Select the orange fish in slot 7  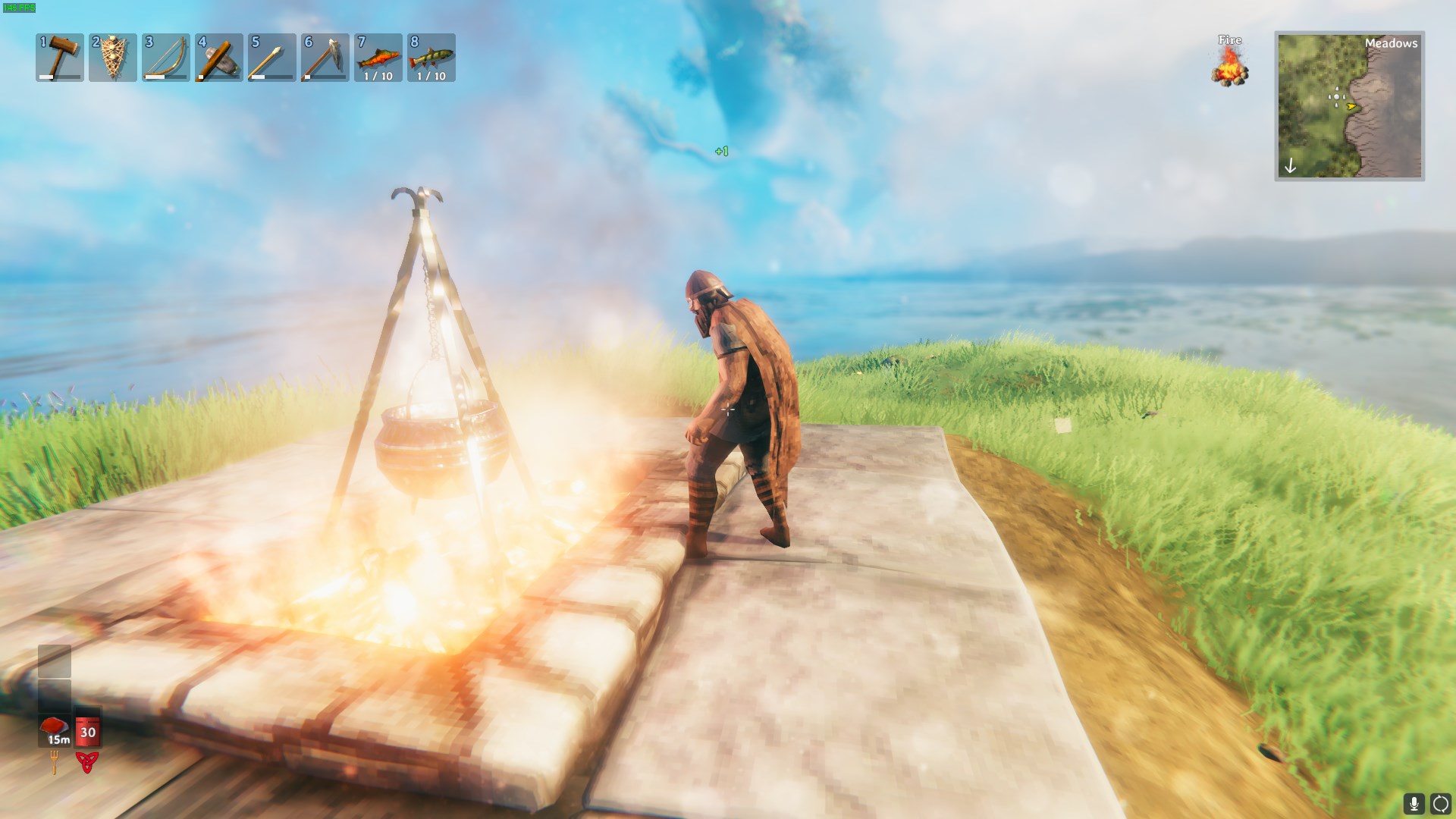378,57
